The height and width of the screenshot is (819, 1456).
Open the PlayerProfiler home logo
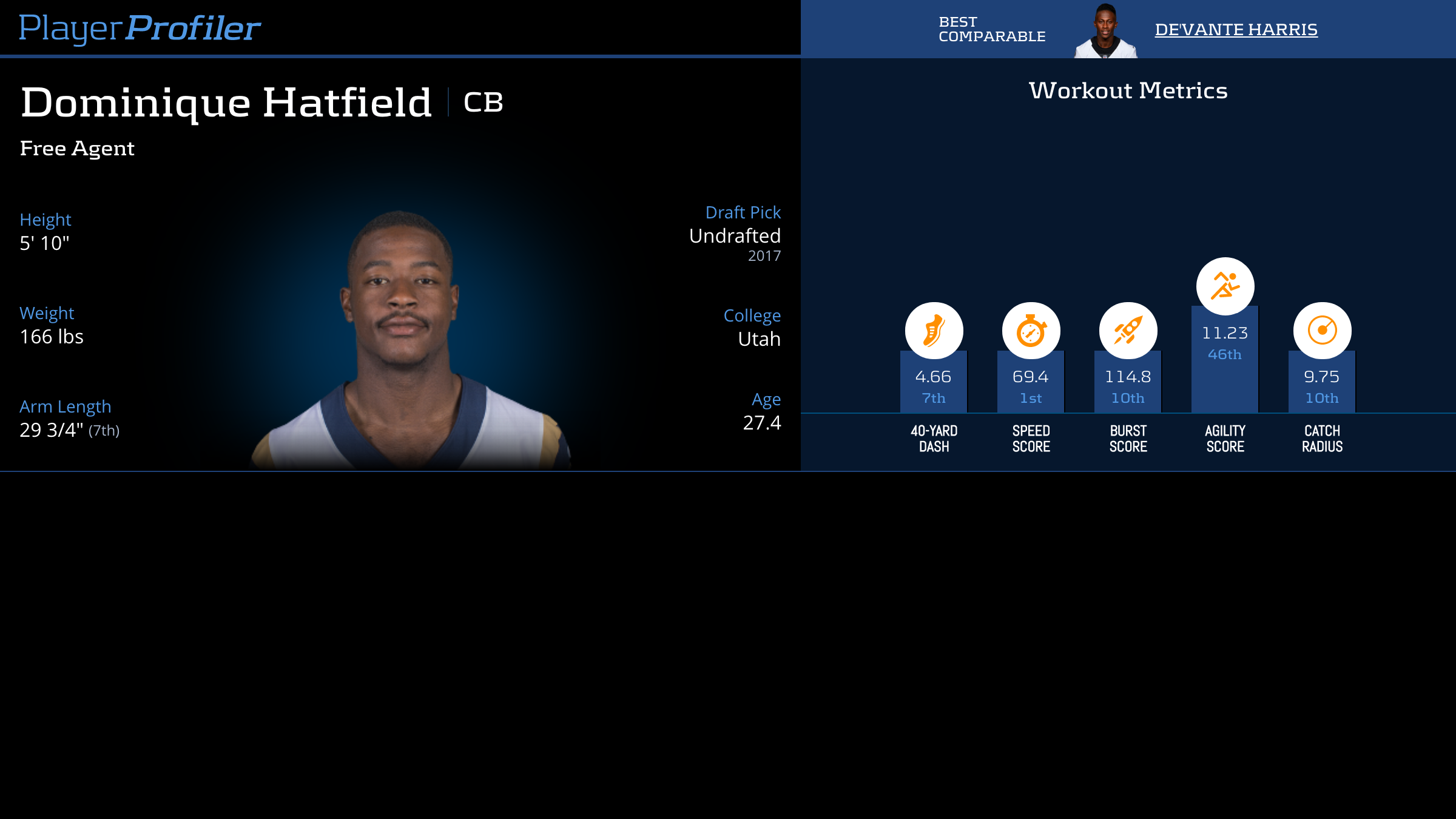point(140,29)
